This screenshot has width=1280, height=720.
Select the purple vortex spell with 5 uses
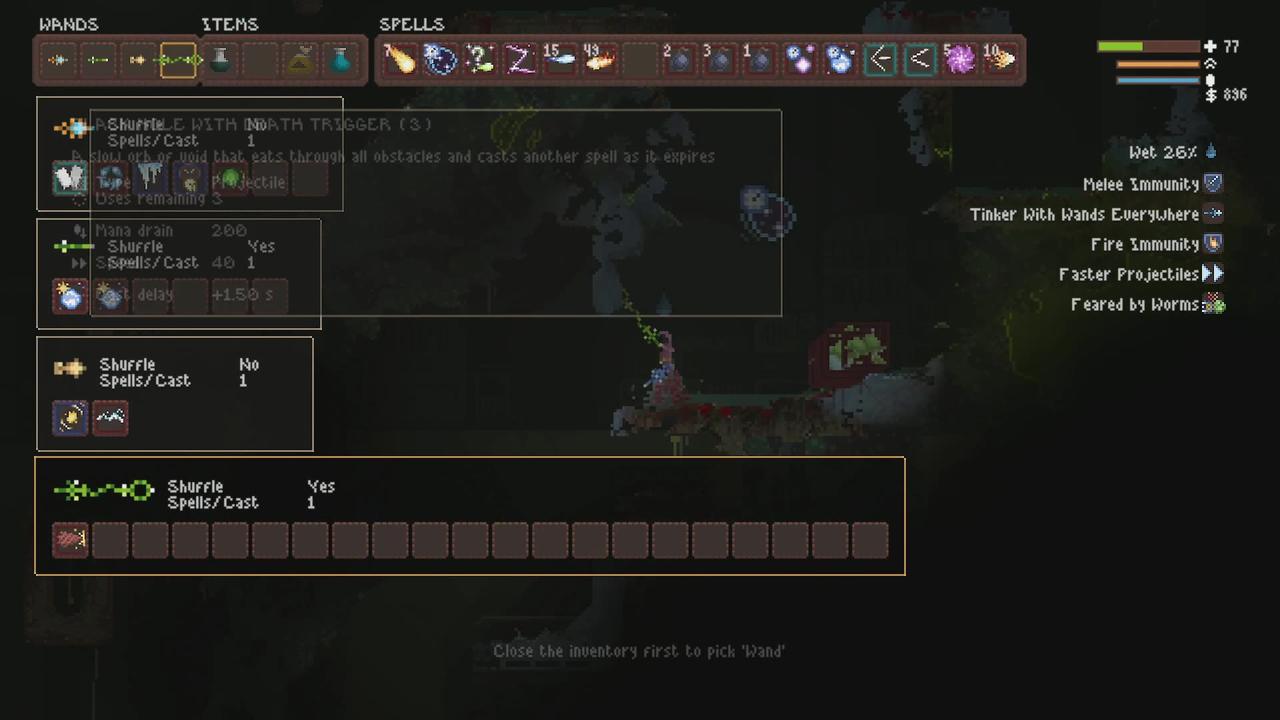(x=960, y=60)
